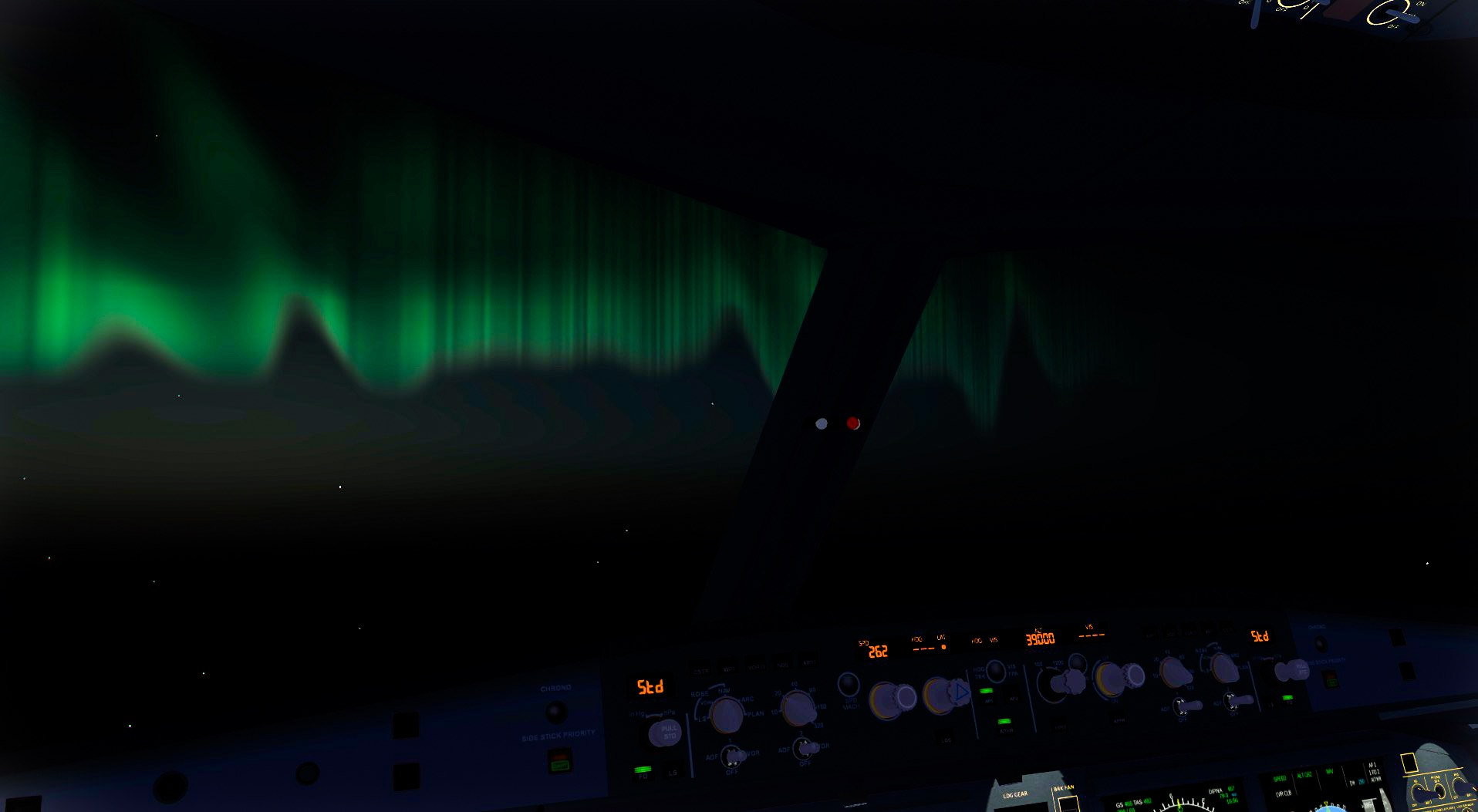This screenshot has width=1478, height=812.
Task: Toggle the captain's LS button
Action: click(673, 772)
